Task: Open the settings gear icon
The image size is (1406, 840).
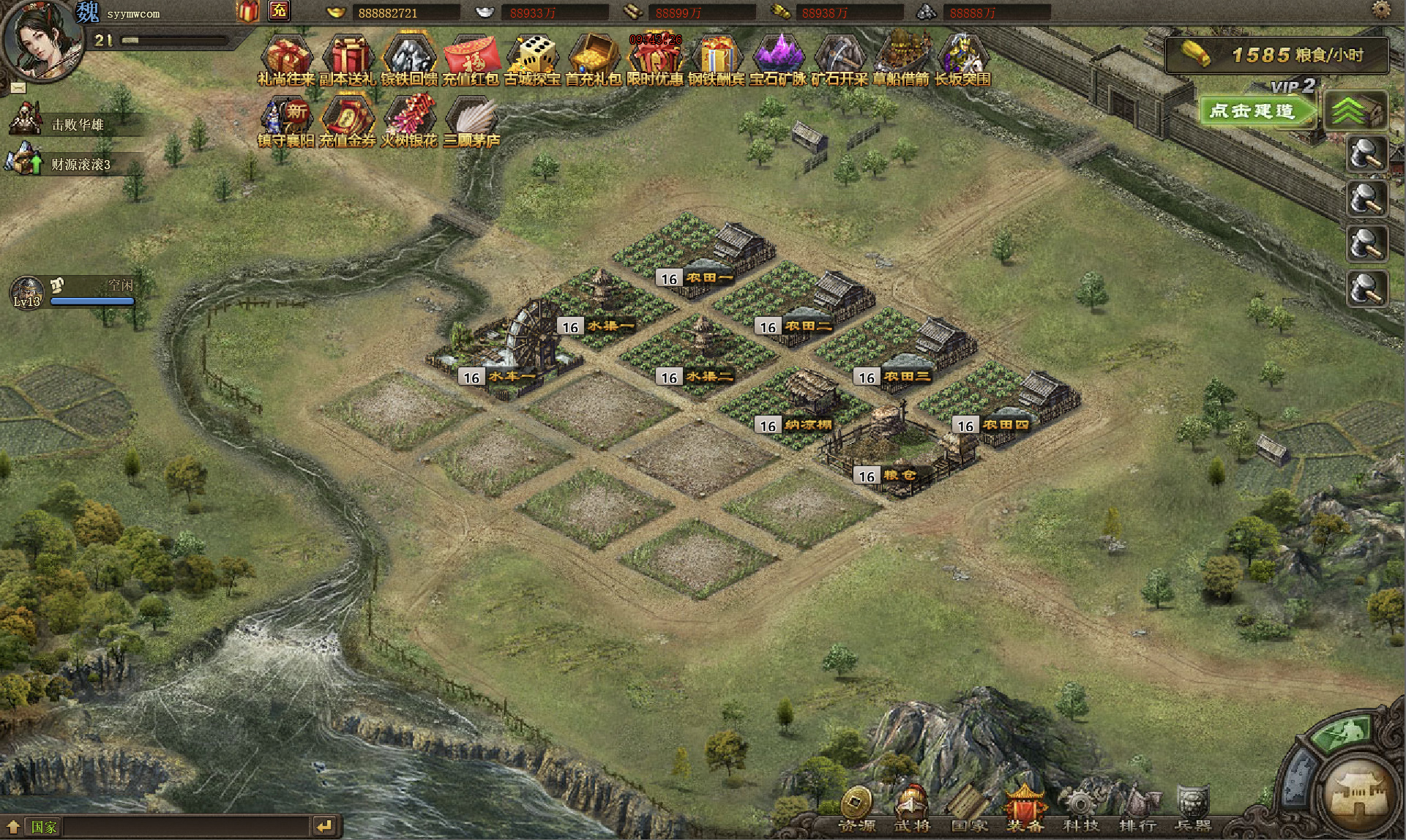Action: pos(1381,10)
